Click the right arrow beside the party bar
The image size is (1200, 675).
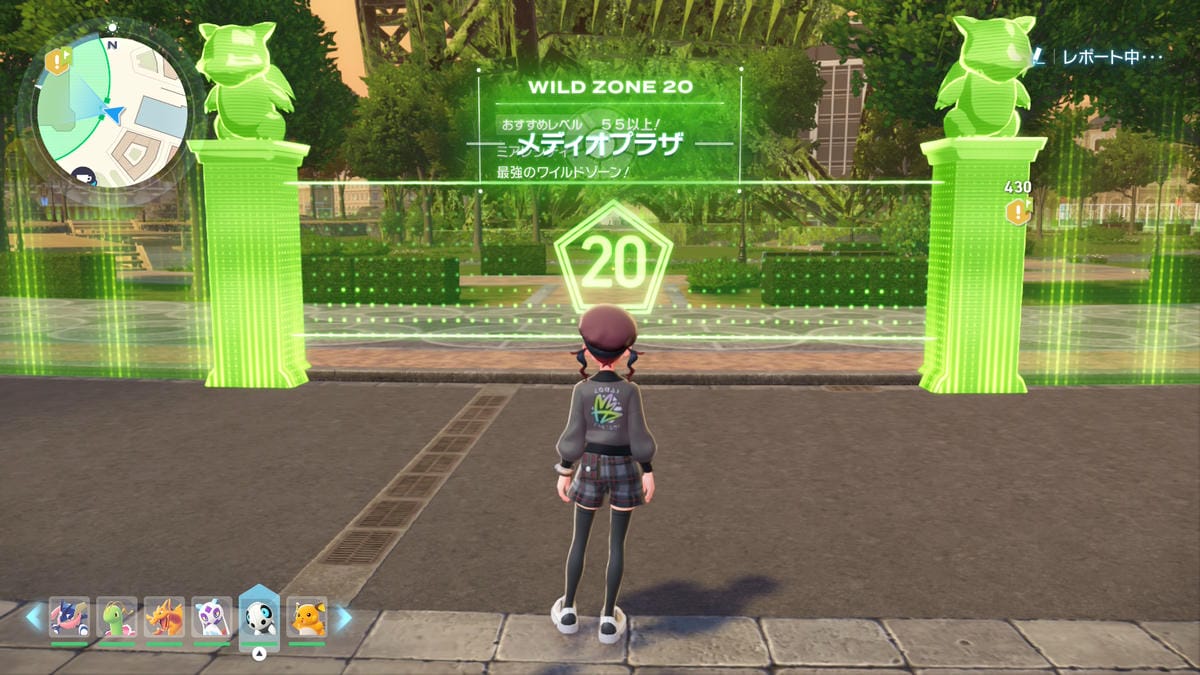click(342, 618)
